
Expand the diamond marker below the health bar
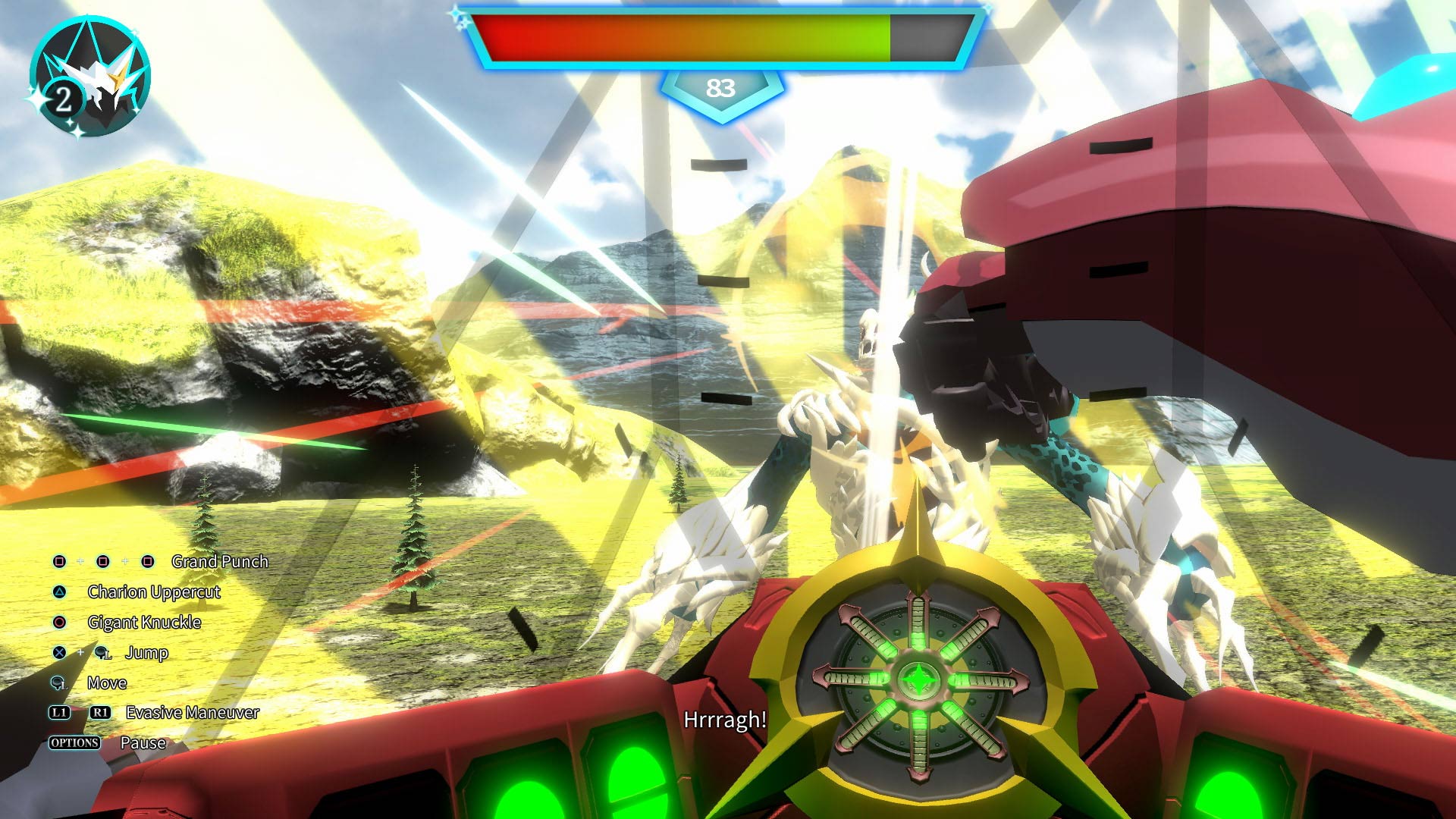point(722,87)
